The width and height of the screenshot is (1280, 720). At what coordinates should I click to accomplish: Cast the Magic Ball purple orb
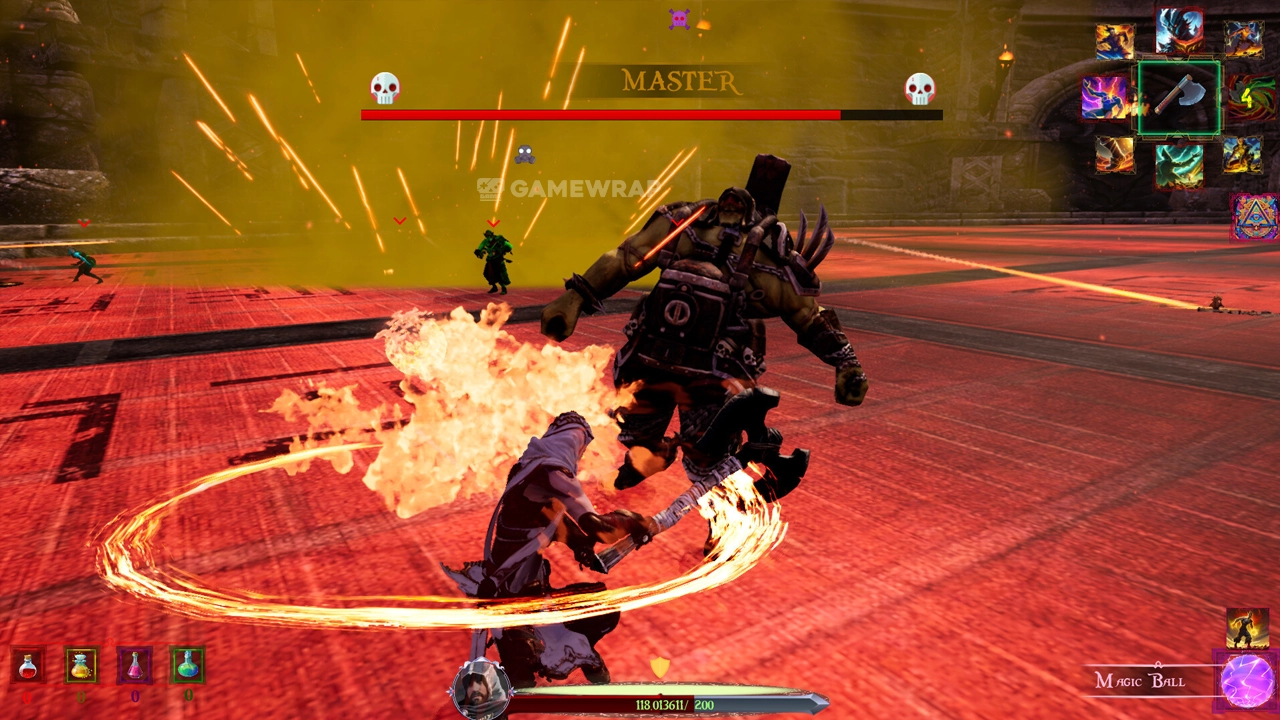click(1246, 681)
